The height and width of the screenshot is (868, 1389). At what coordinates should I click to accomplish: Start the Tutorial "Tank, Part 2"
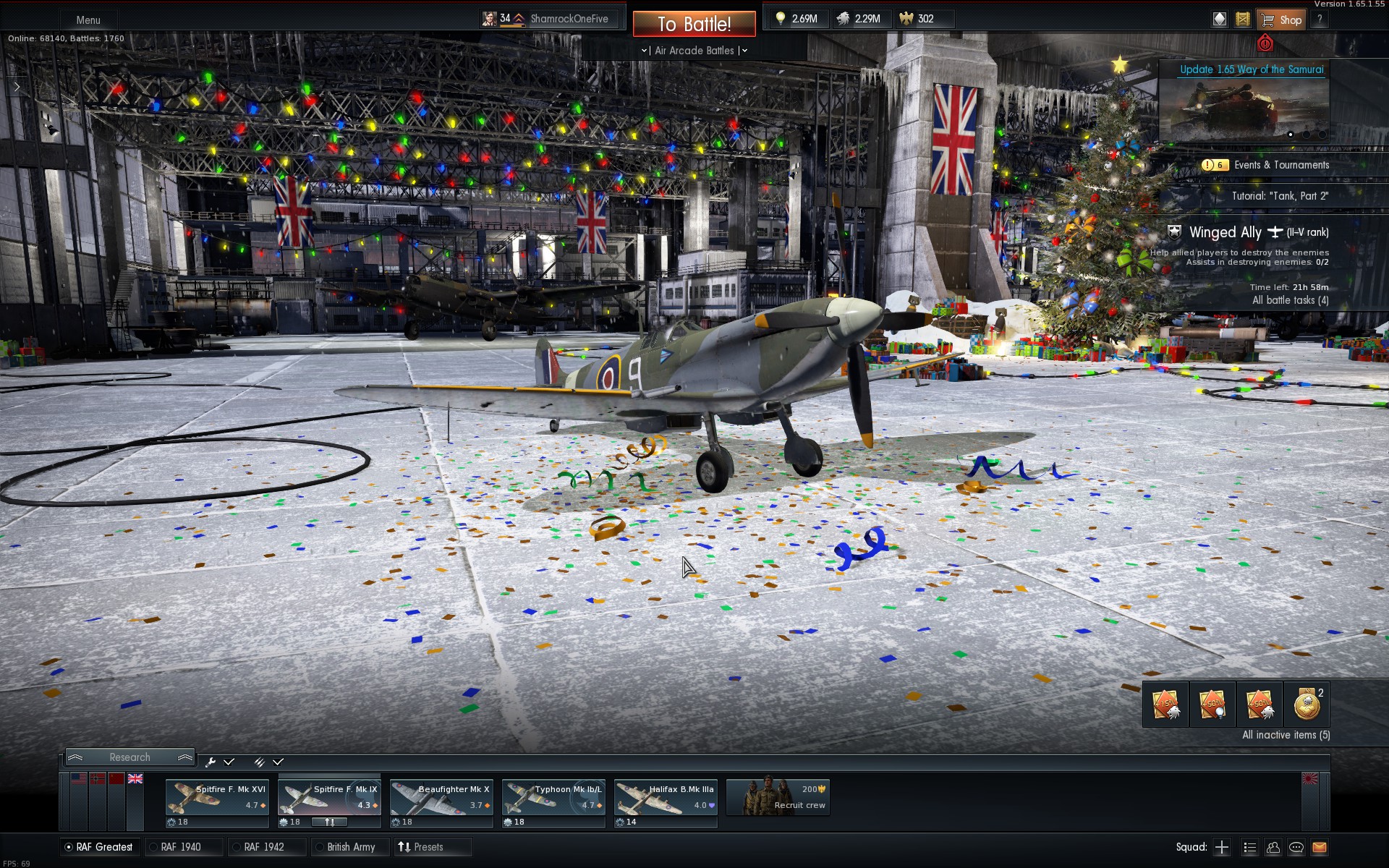[1280, 196]
